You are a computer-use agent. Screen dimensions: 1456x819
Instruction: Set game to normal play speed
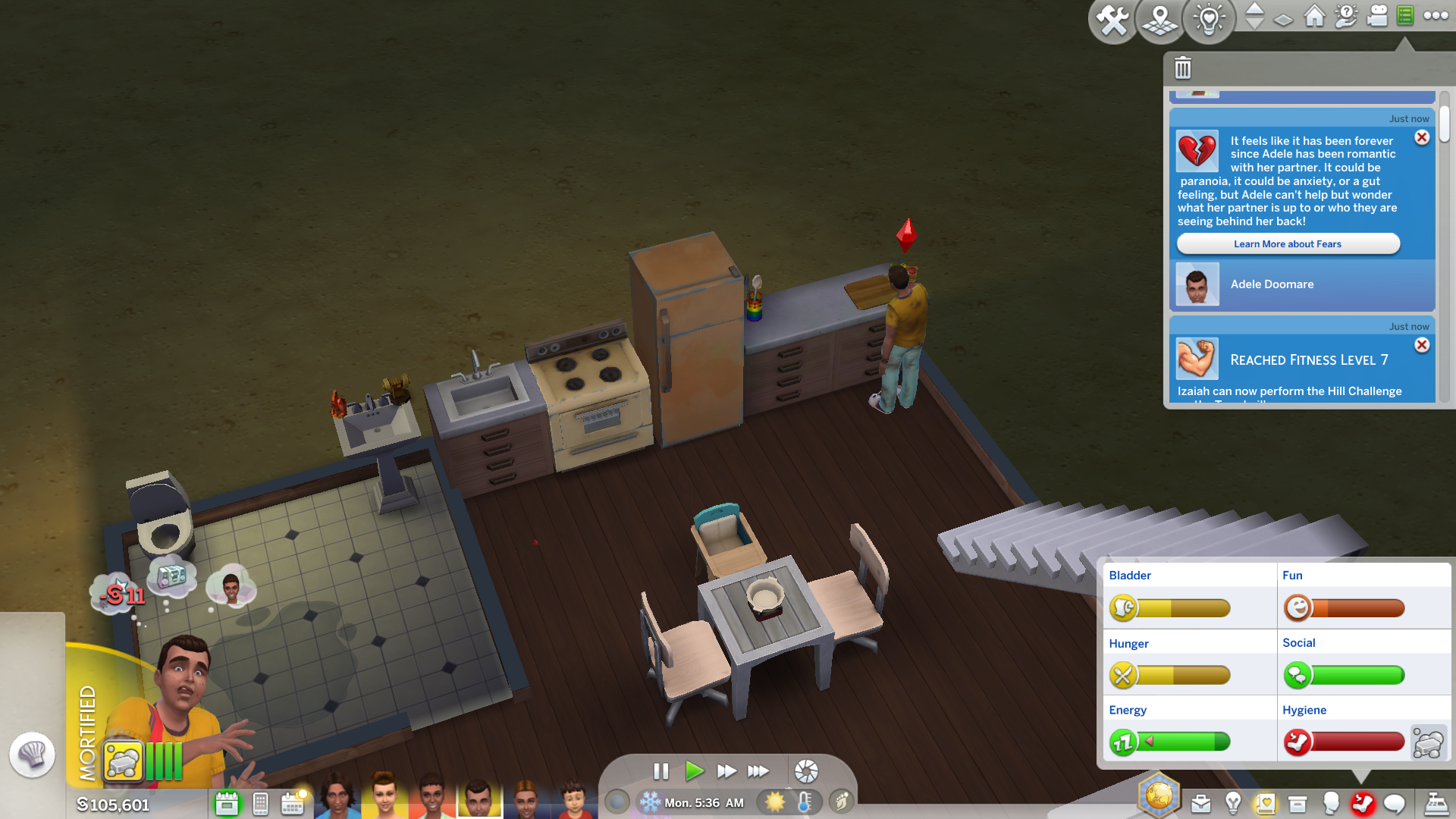(694, 771)
